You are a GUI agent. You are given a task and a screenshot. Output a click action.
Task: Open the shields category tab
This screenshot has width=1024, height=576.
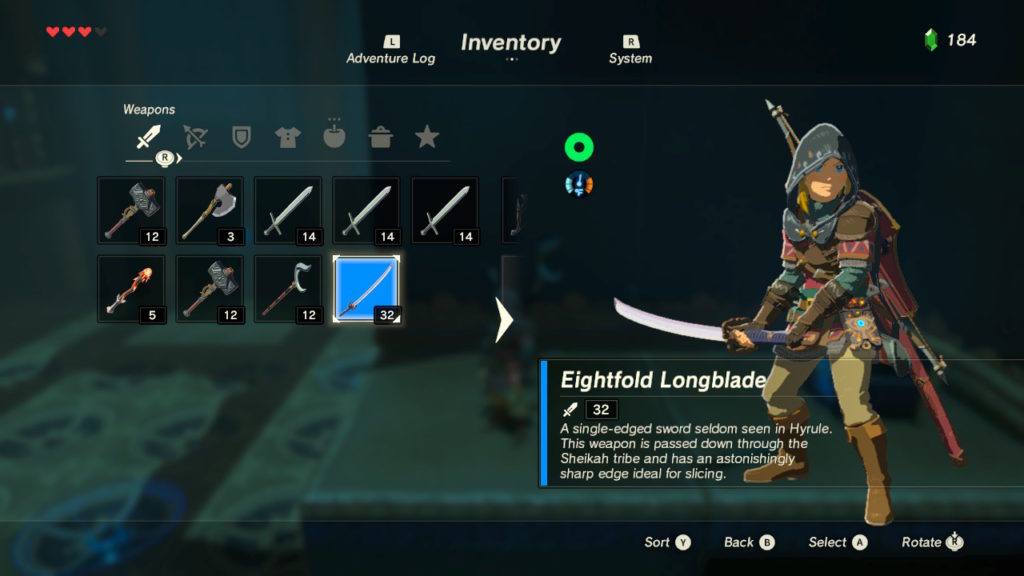point(241,137)
